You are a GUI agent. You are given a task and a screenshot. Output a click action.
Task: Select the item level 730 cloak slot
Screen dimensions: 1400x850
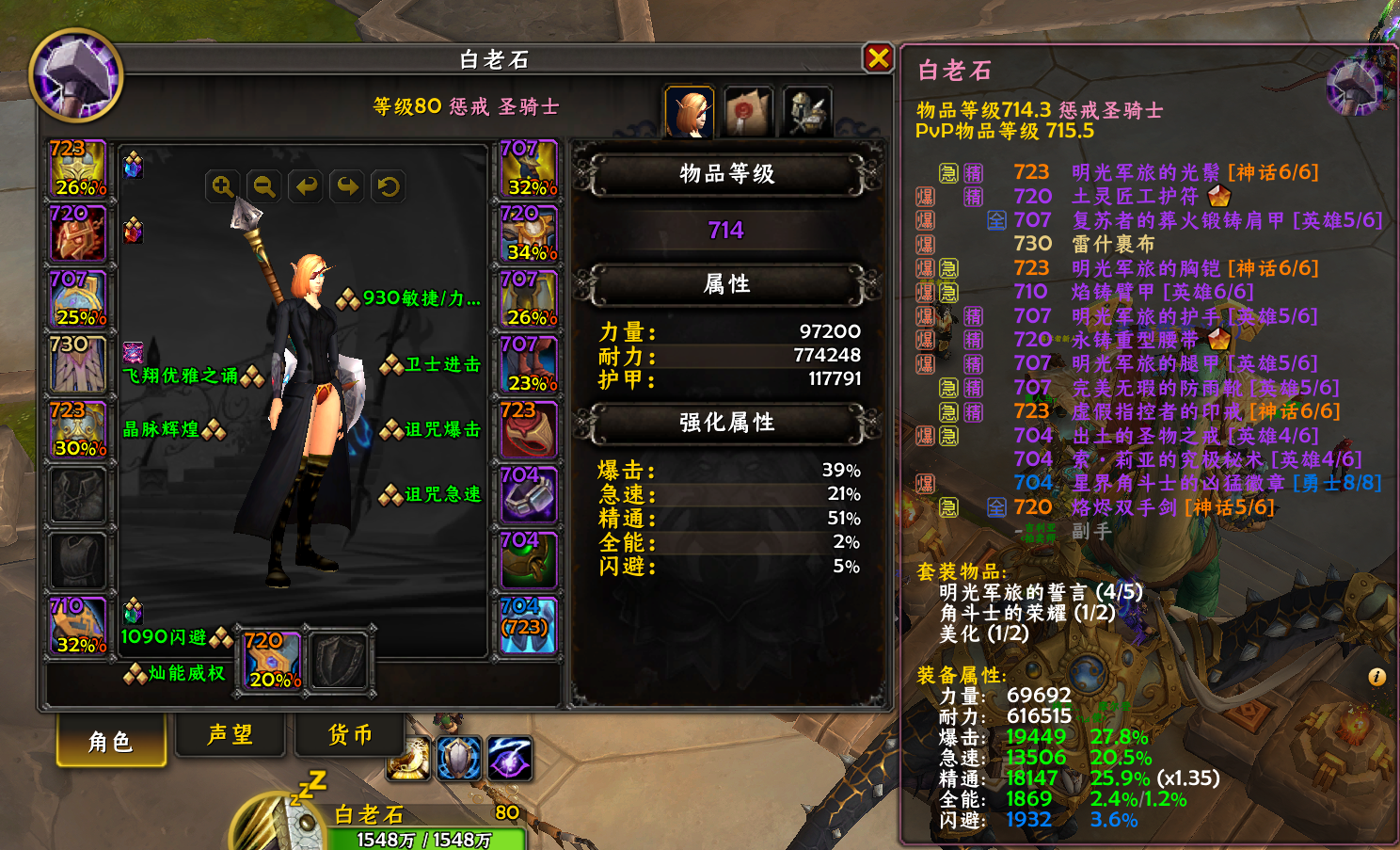(x=78, y=364)
